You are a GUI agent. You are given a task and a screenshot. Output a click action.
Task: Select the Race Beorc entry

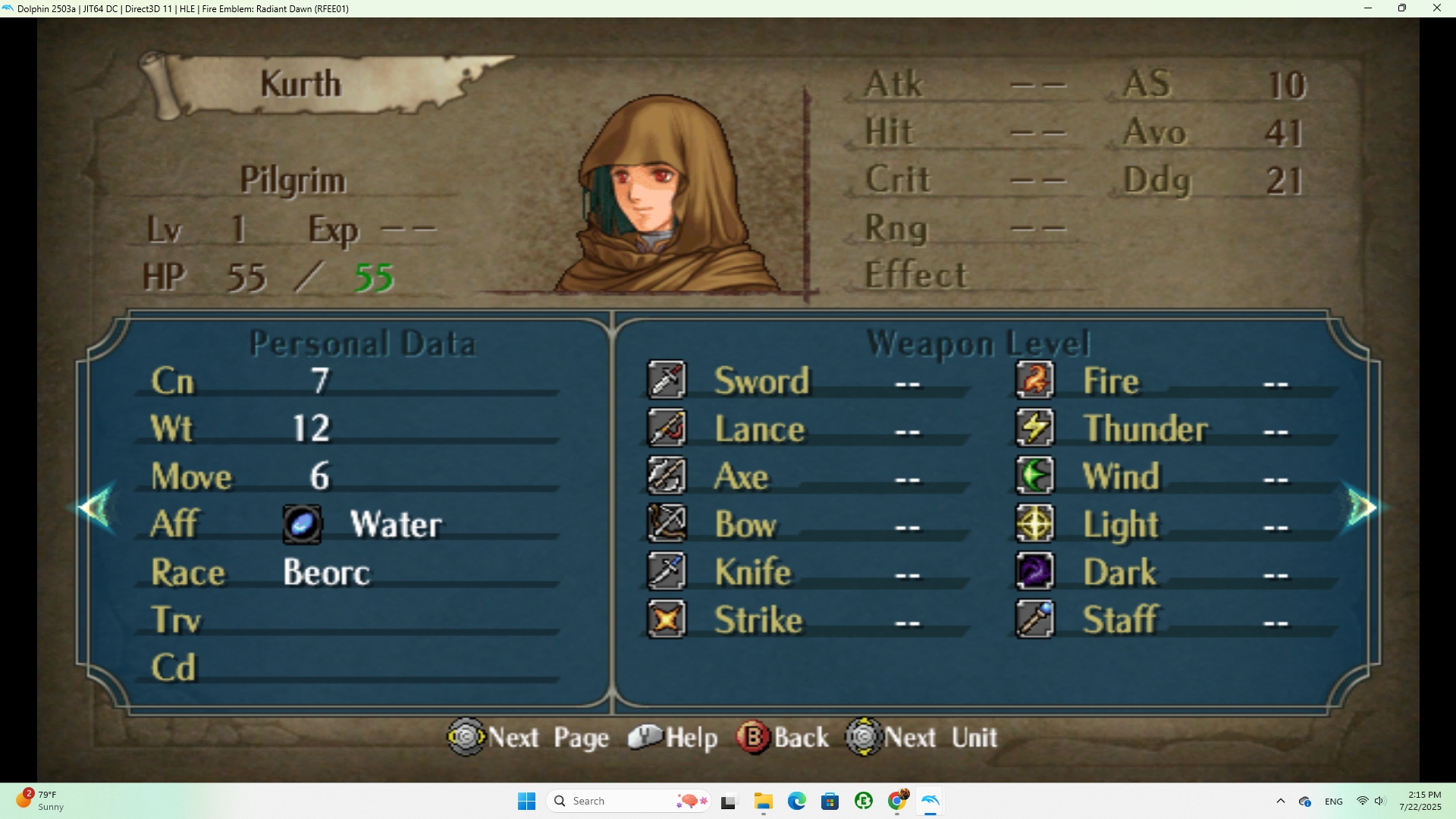326,573
